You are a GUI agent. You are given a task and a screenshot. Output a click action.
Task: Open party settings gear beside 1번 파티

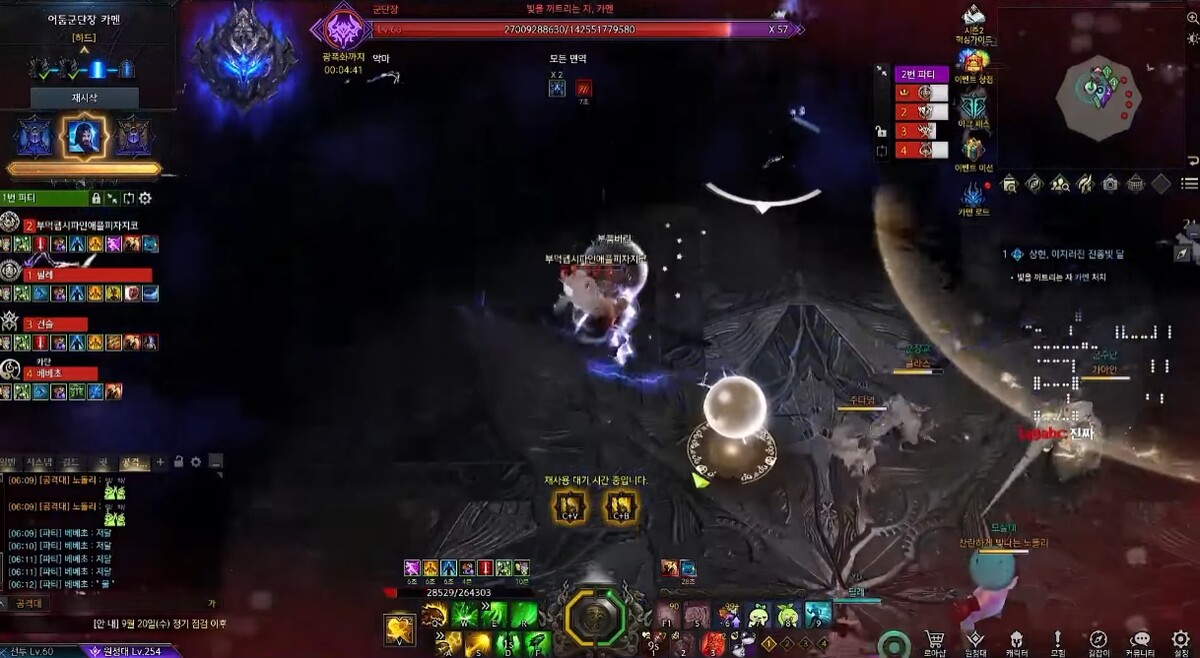coord(145,198)
